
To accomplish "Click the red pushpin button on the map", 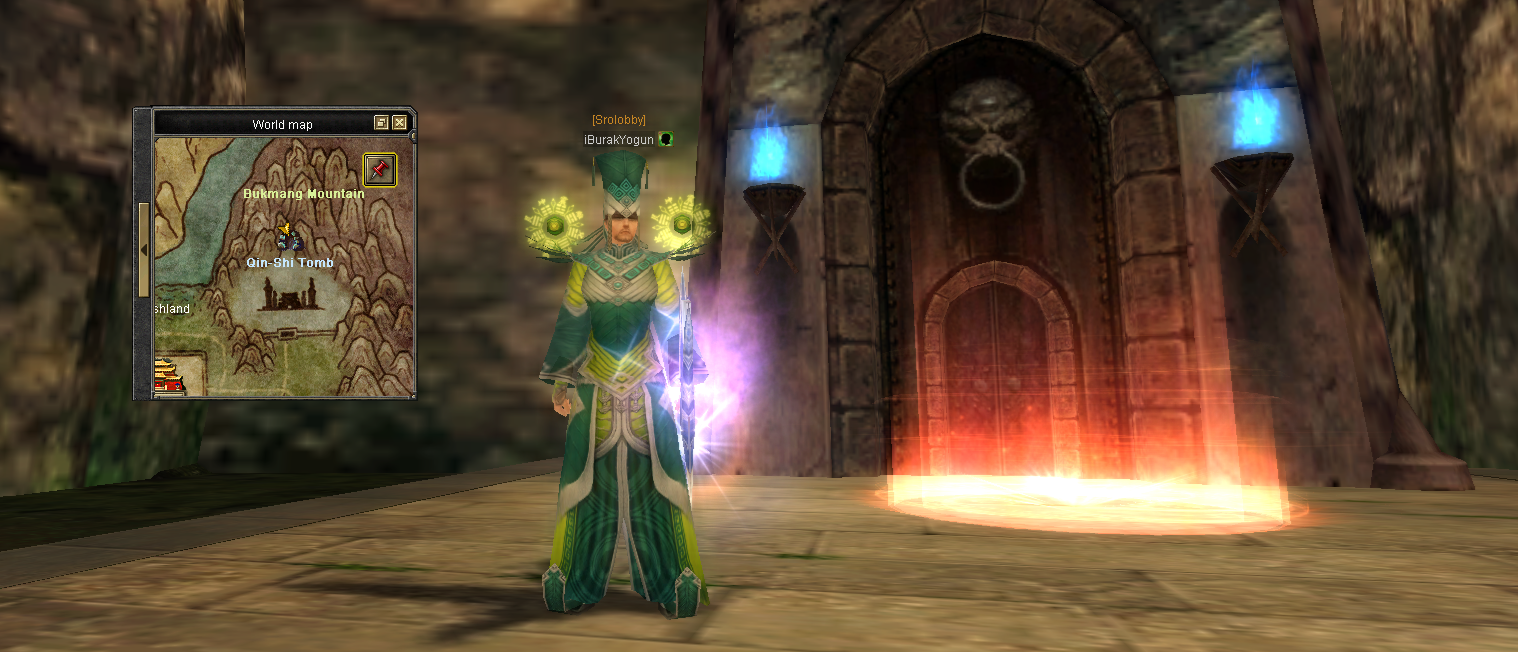I will point(379,169).
